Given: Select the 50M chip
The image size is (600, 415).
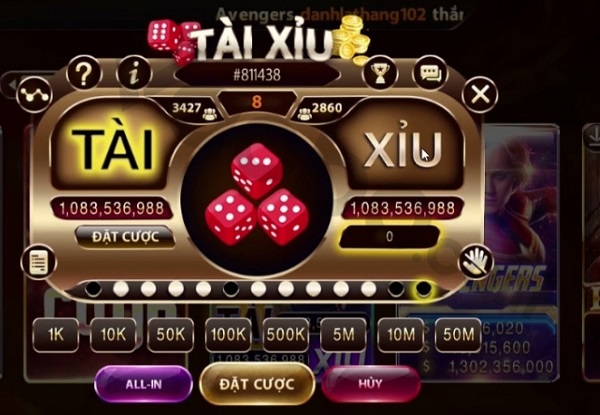Looking at the screenshot, I should [461, 335].
